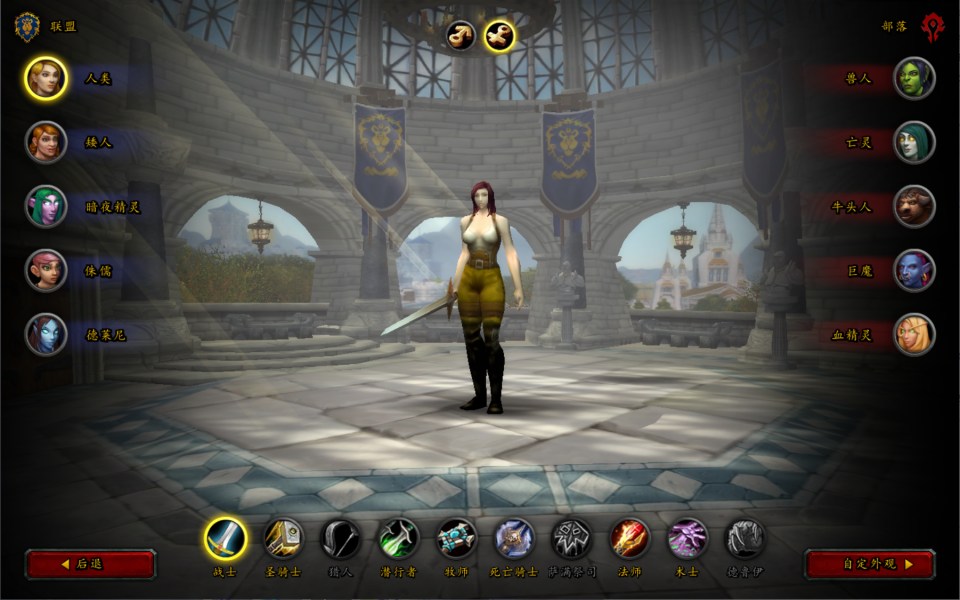960x600 pixels.
Task: Switch to the male gender icon
Action: click(461, 36)
